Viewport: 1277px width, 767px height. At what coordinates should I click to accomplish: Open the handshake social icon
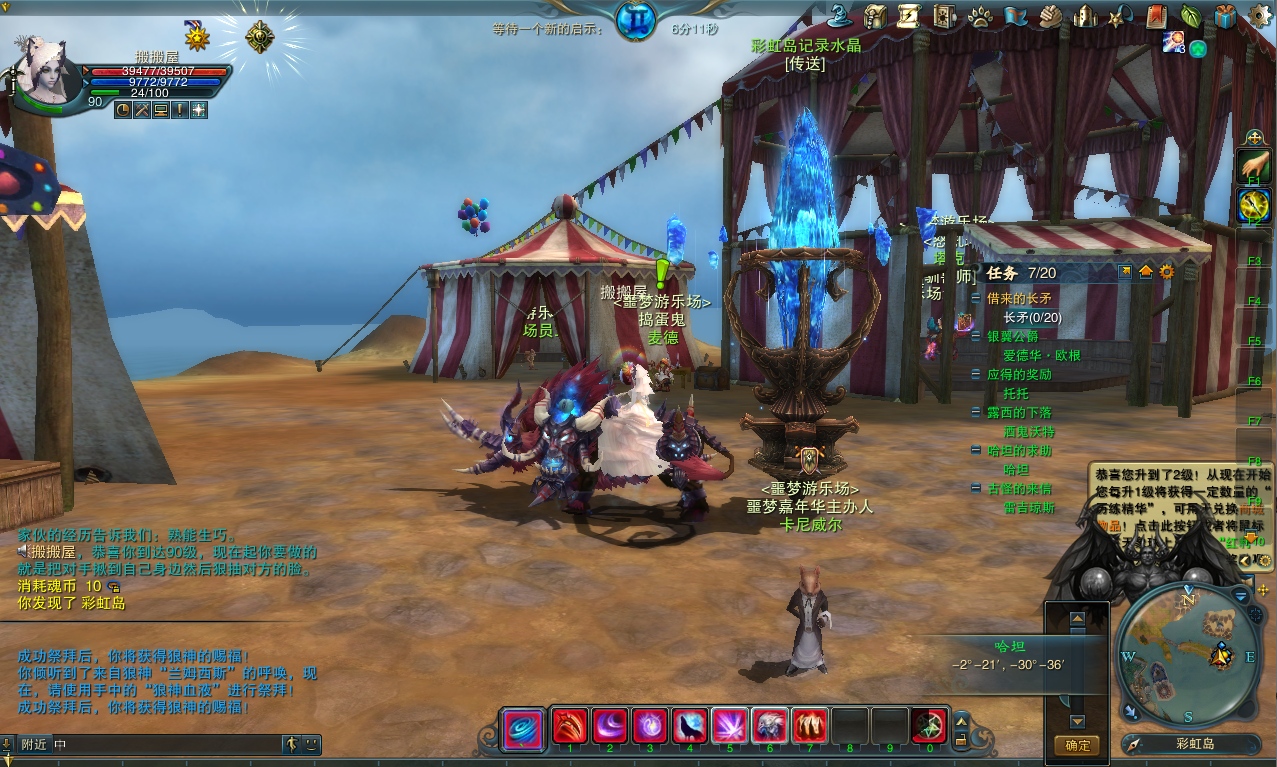pos(1049,16)
